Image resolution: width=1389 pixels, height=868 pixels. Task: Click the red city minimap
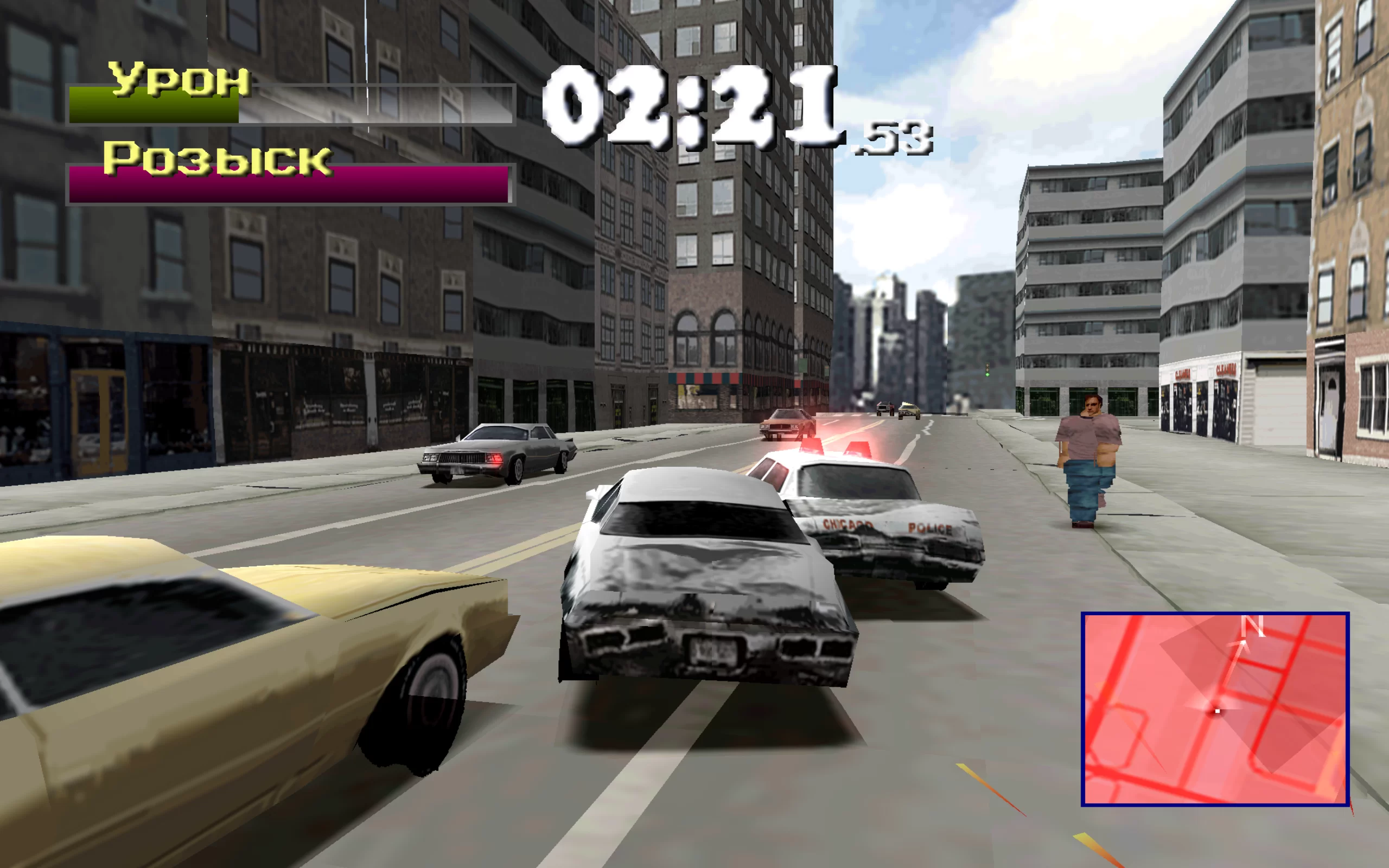[1214, 709]
